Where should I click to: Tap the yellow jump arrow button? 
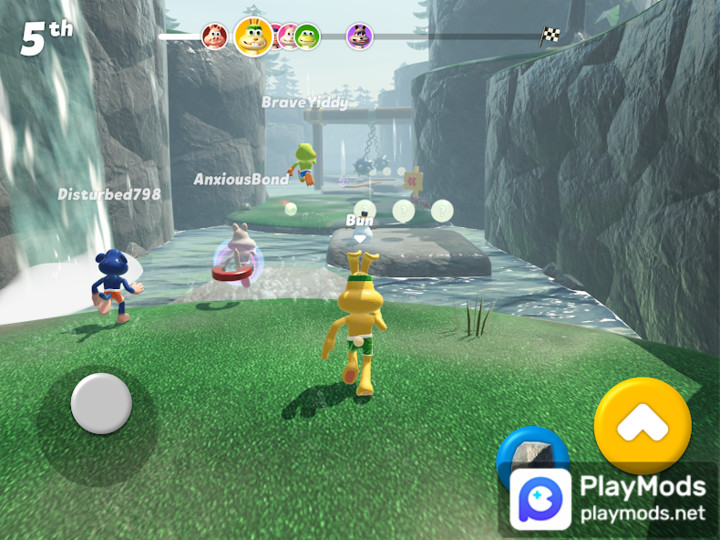pos(642,425)
